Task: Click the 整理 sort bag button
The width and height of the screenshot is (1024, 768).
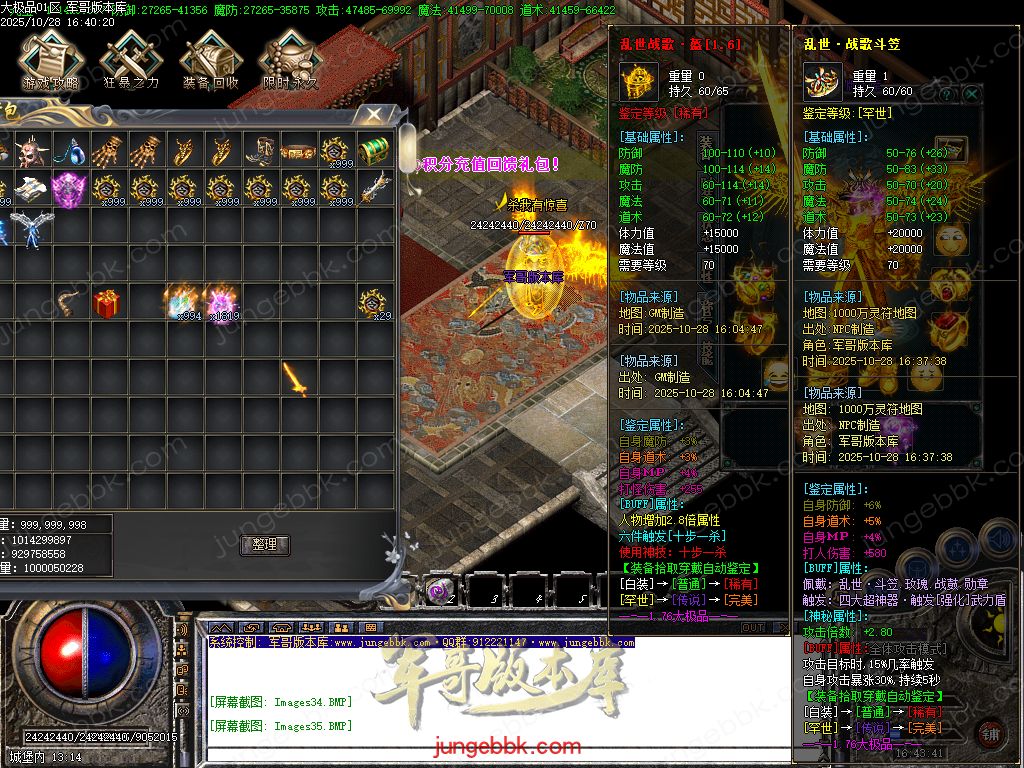Action: coord(265,545)
